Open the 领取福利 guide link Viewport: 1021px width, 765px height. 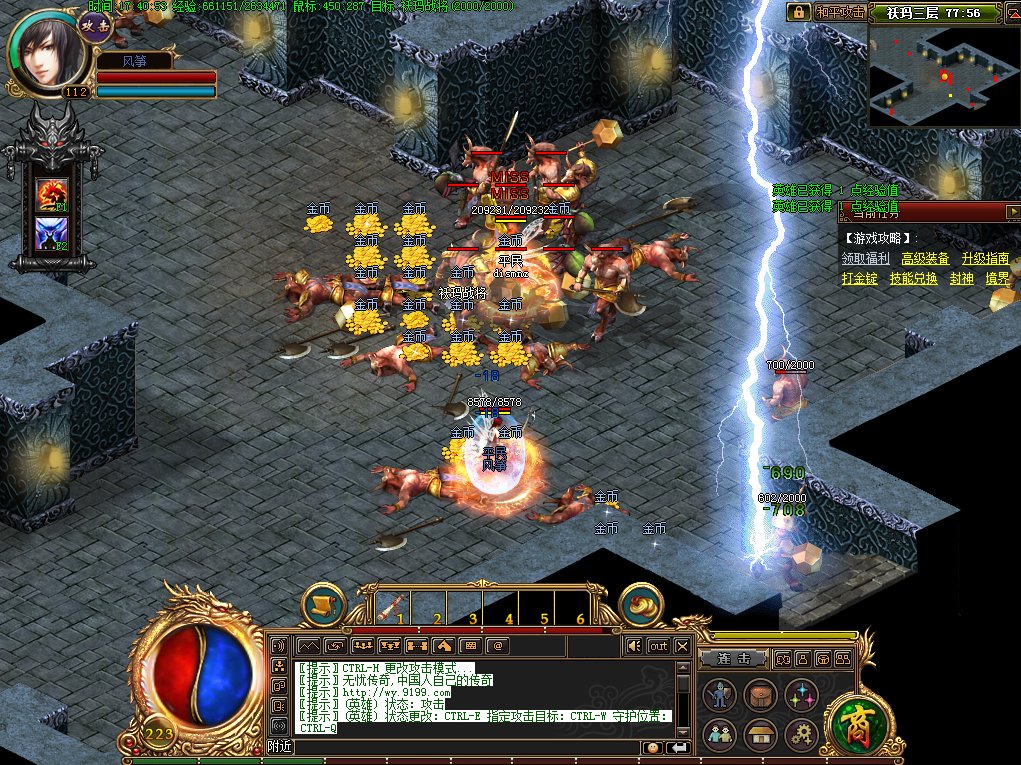pyautogui.click(x=865, y=258)
